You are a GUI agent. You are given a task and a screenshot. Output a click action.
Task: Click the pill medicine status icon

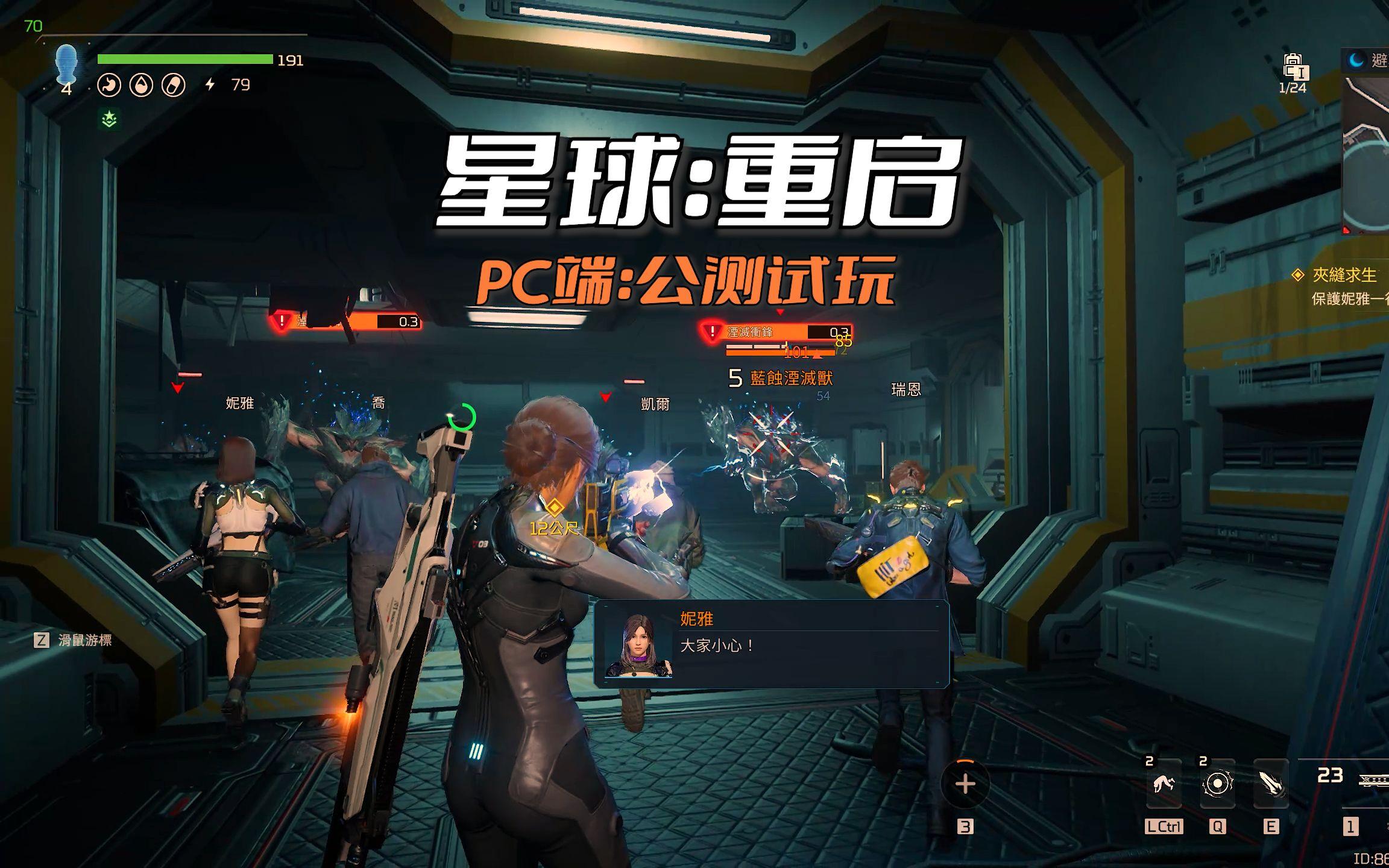point(173,86)
